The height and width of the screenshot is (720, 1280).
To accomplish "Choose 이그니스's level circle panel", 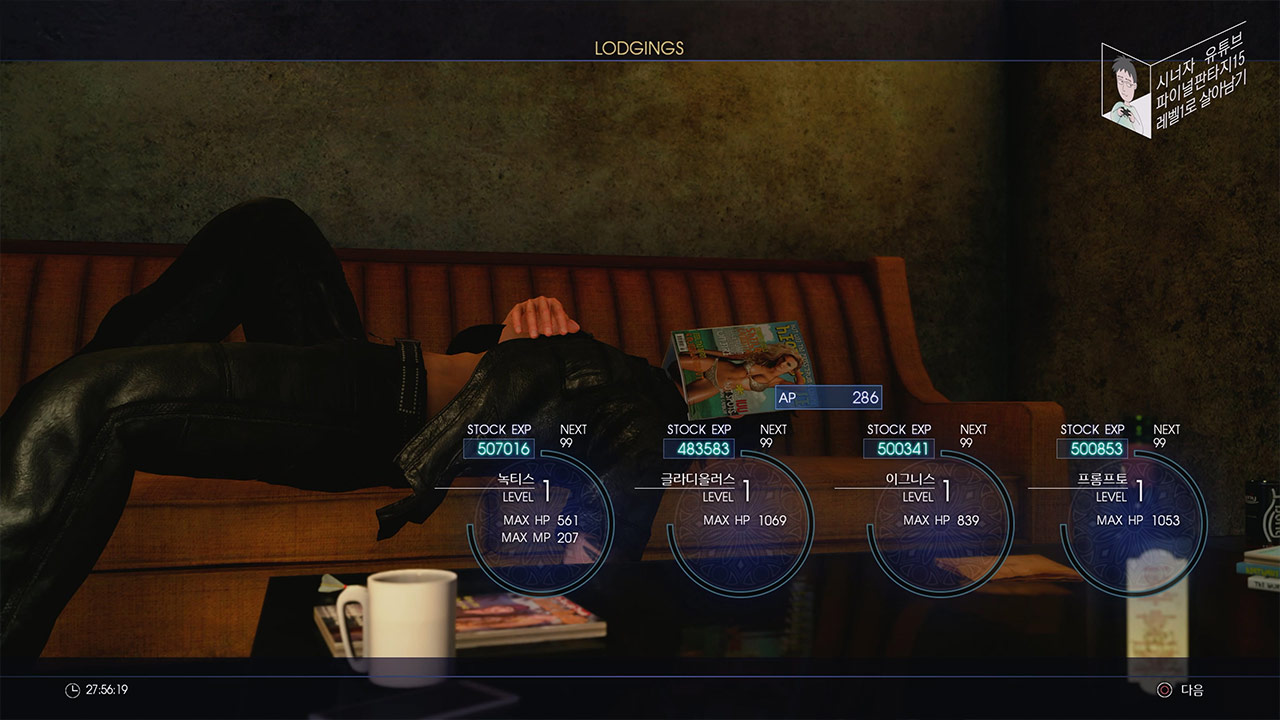I will [x=940, y=520].
